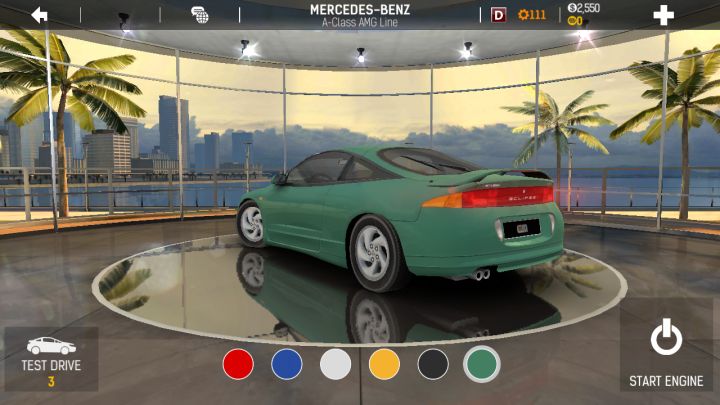This screenshot has height=405, width=720.
Task: Start a Test Drive
Action: [x=51, y=358]
